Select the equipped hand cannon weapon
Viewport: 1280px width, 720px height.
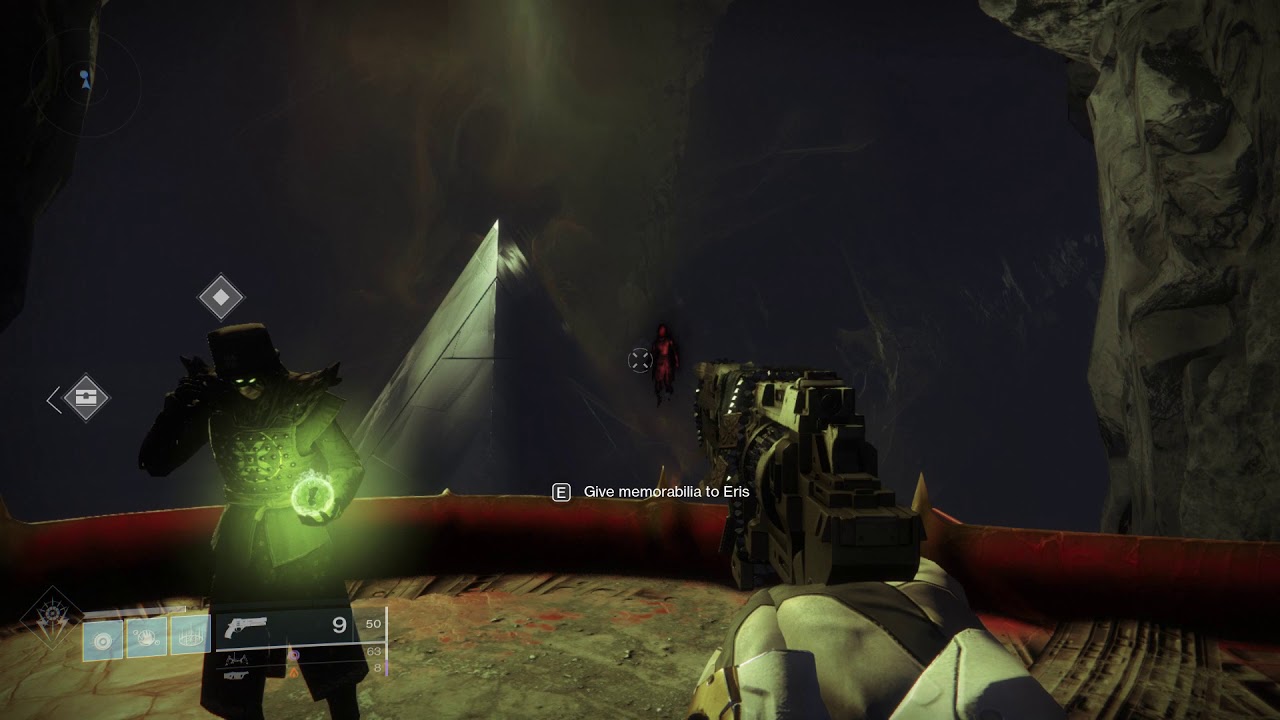247,627
